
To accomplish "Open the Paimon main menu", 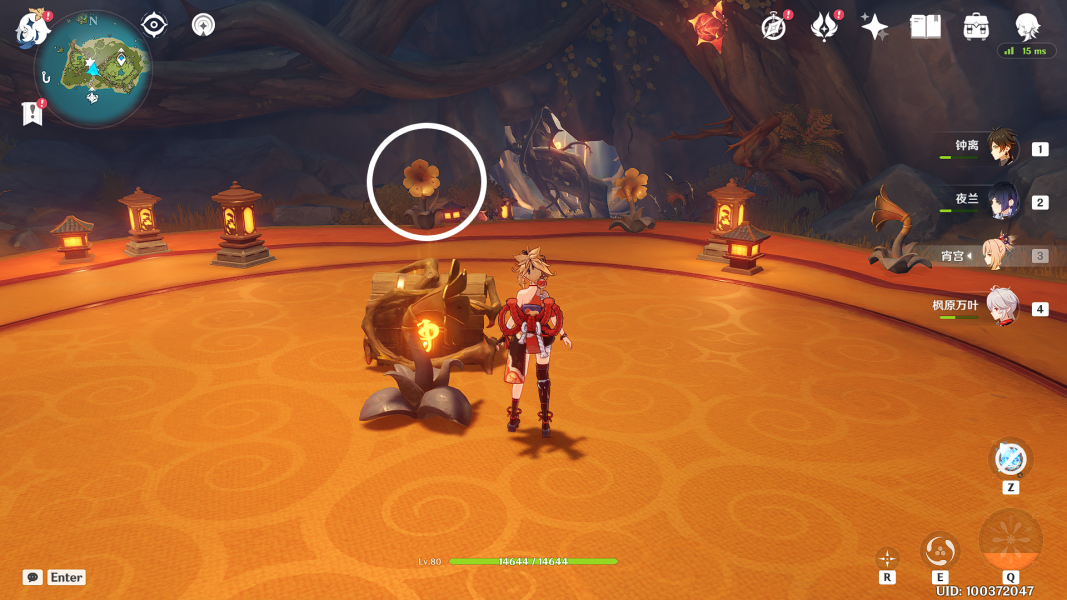I will tap(32, 28).
